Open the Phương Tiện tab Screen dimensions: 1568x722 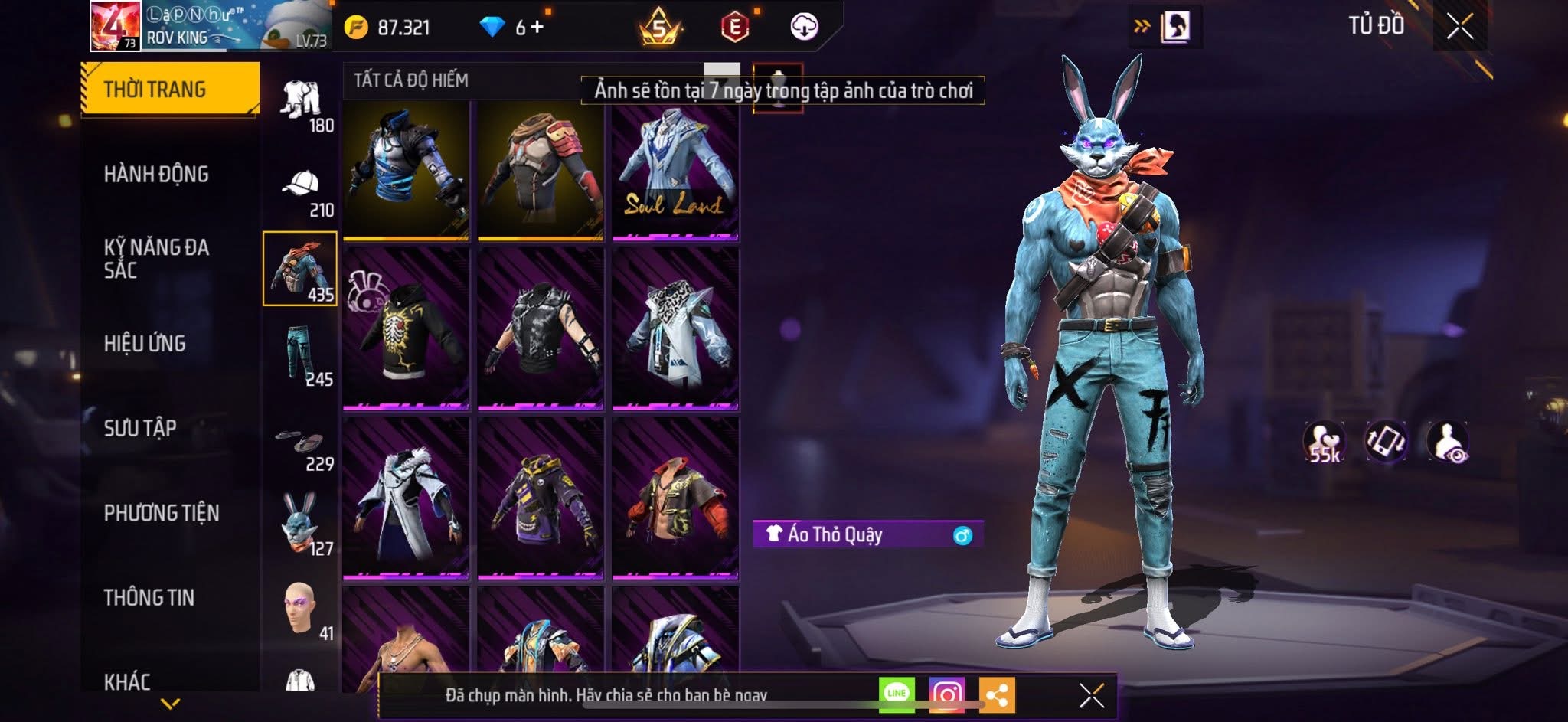[162, 513]
